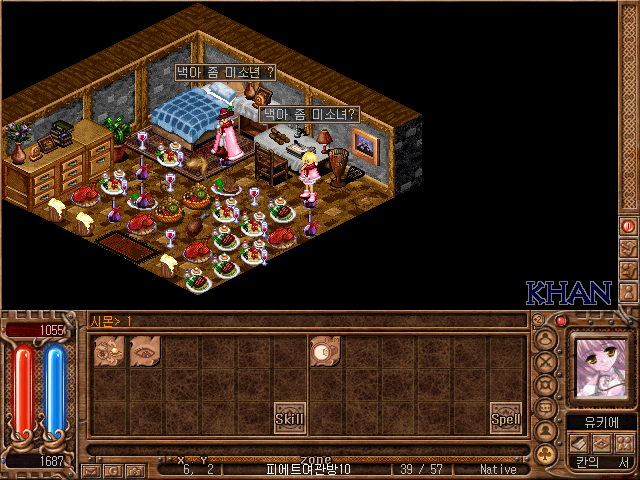
Task: Click the envelope mail button
Action: point(91,470)
